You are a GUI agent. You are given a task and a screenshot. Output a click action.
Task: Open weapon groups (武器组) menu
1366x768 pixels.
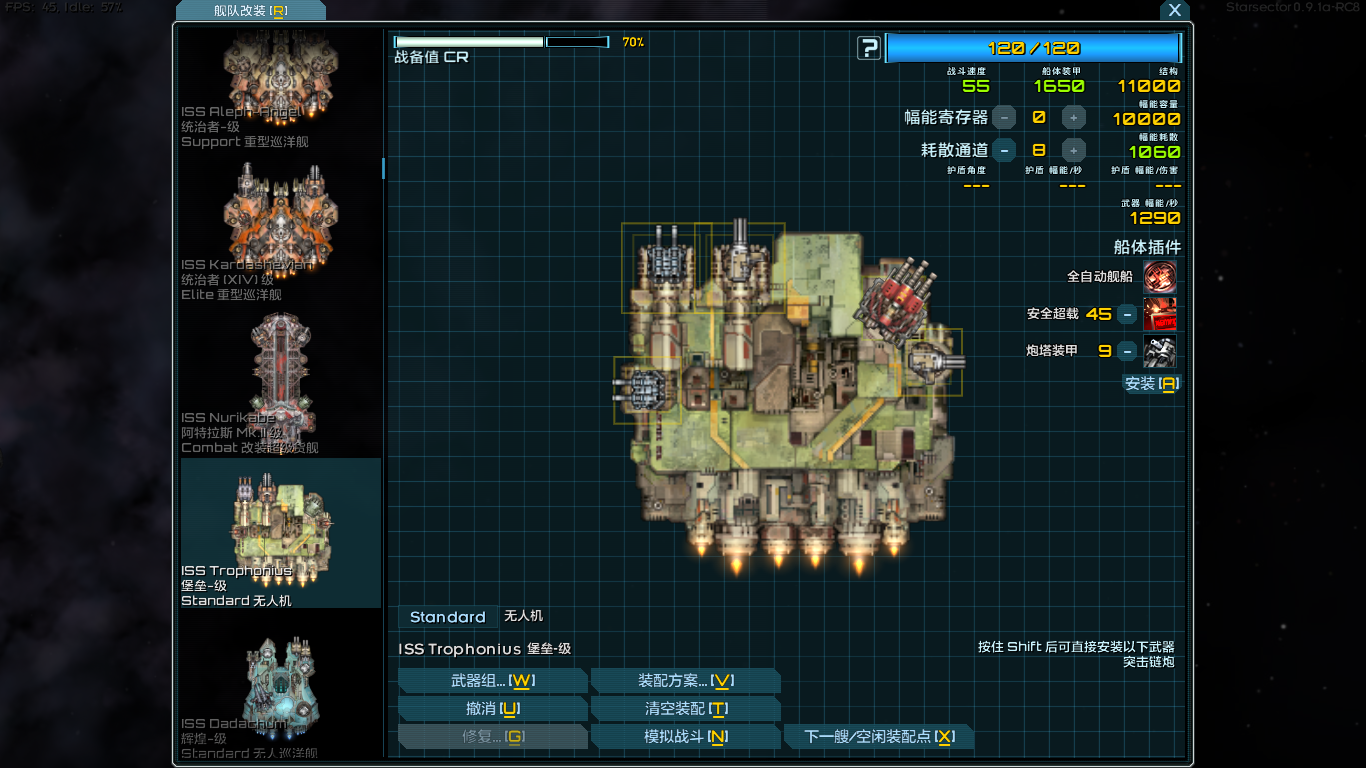click(492, 681)
